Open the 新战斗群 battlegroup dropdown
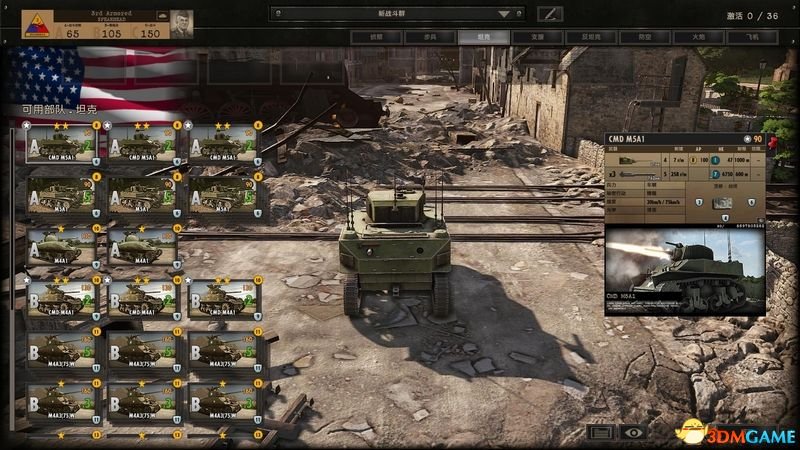Viewport: 800px width, 450px height. (399, 14)
